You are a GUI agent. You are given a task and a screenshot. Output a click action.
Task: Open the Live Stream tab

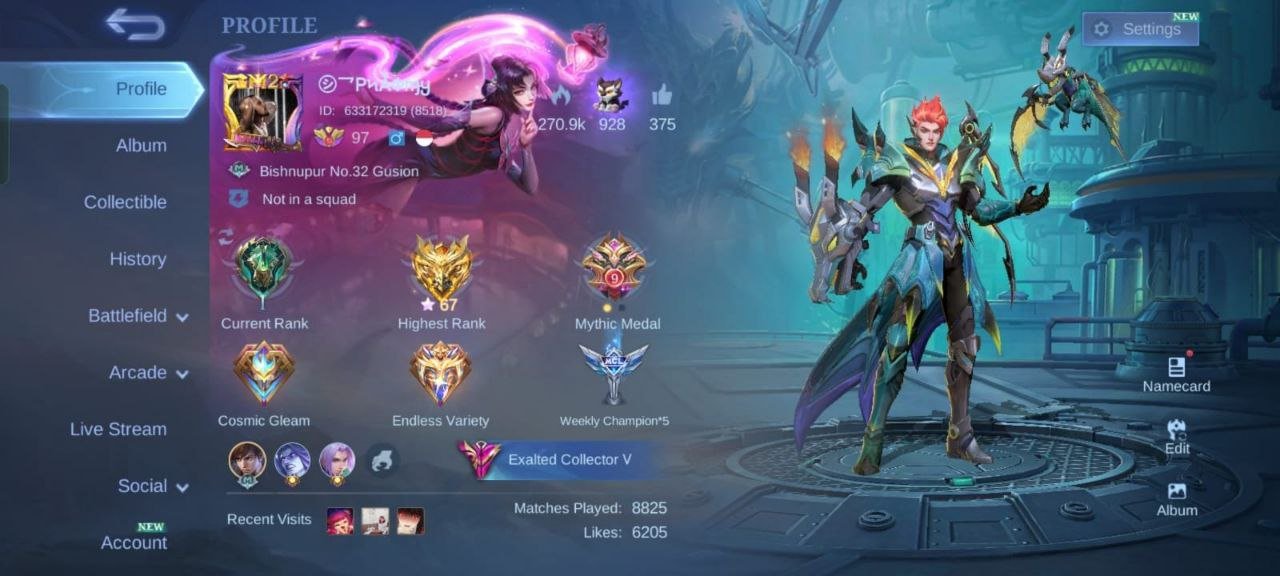point(118,429)
